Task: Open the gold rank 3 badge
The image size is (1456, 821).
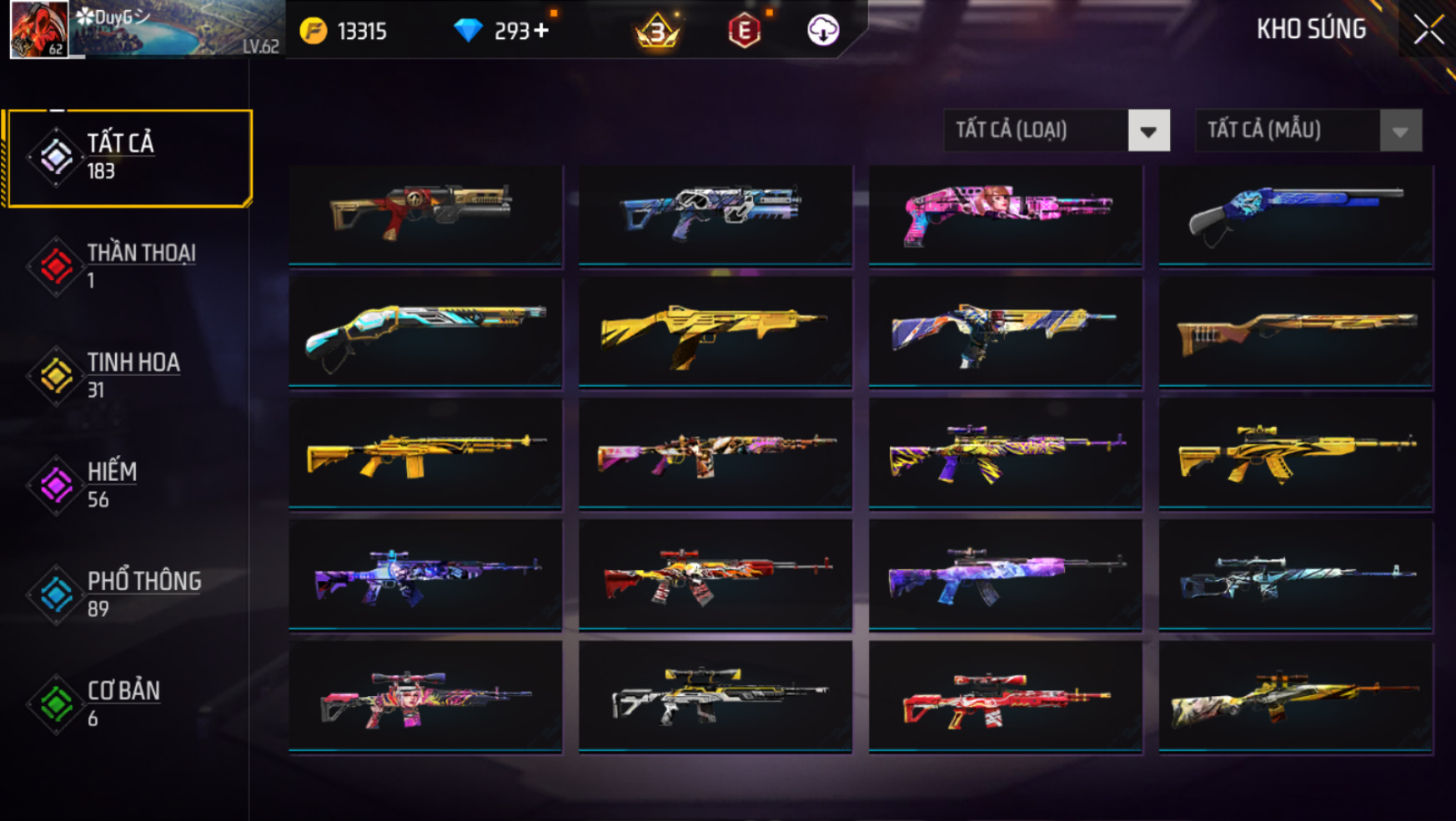Action: 657,32
